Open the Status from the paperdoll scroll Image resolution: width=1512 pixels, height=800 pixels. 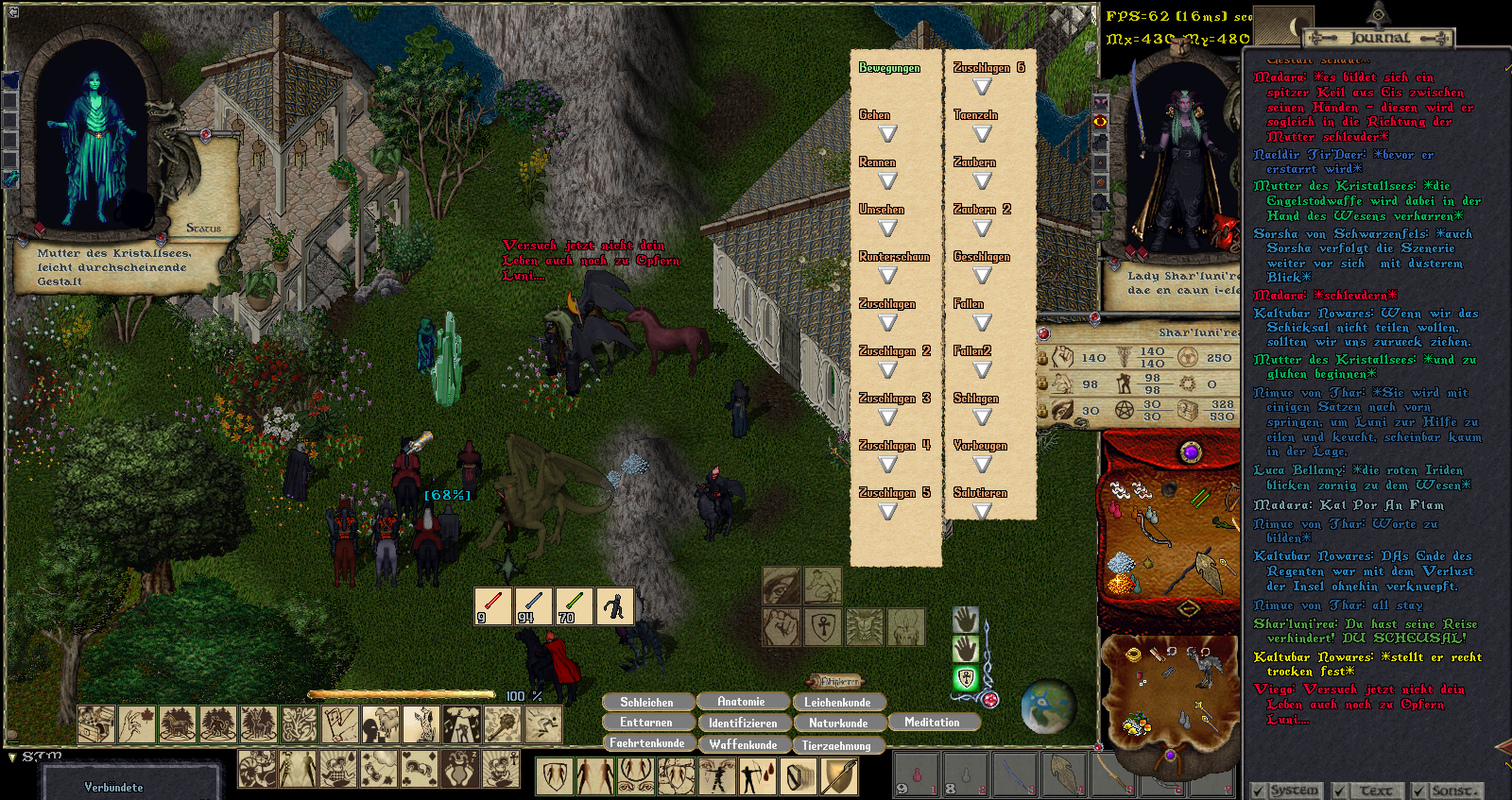coord(203,228)
